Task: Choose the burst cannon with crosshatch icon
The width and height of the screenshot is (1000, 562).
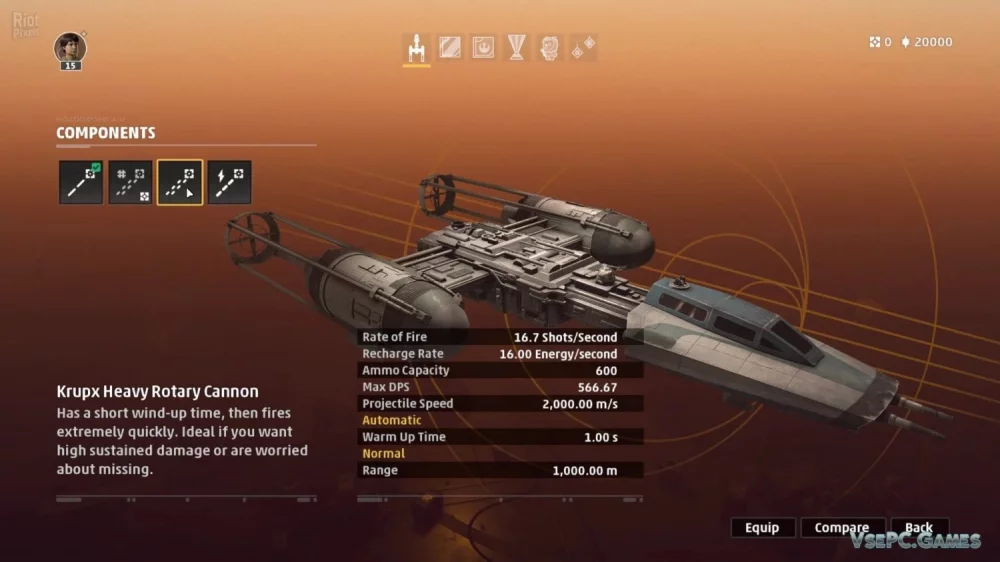Action: (x=131, y=182)
